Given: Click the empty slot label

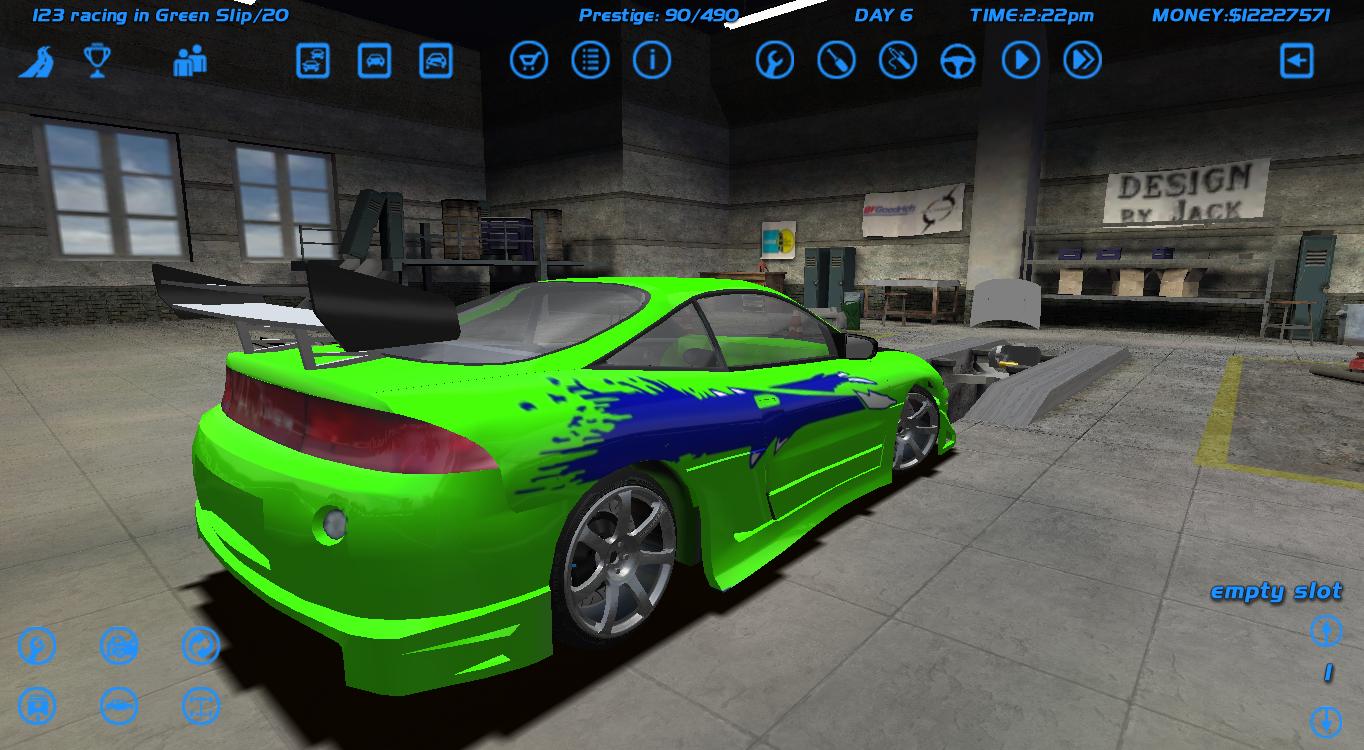Looking at the screenshot, I should (x=1278, y=591).
